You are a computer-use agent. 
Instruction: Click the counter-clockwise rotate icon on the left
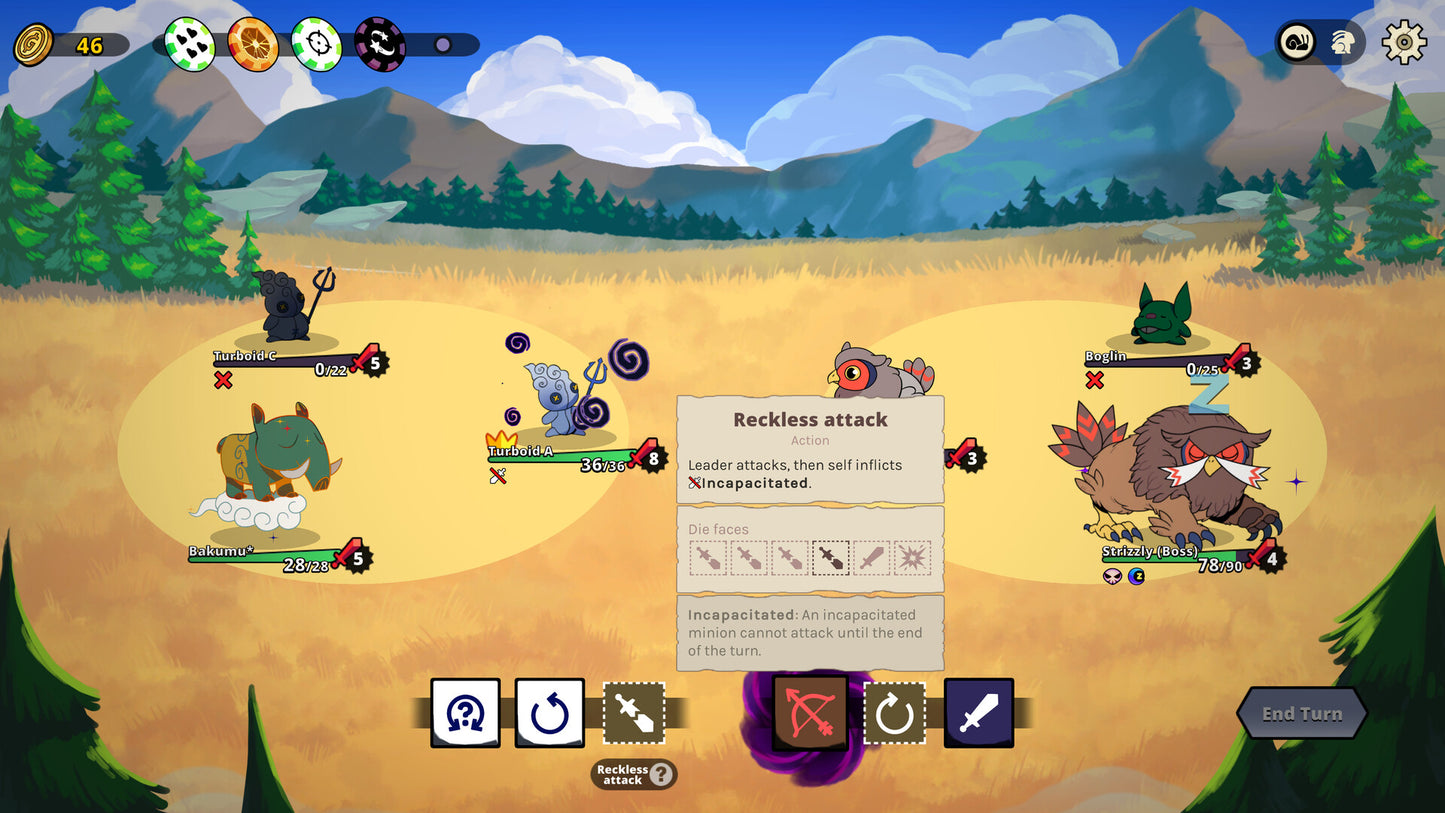point(549,713)
